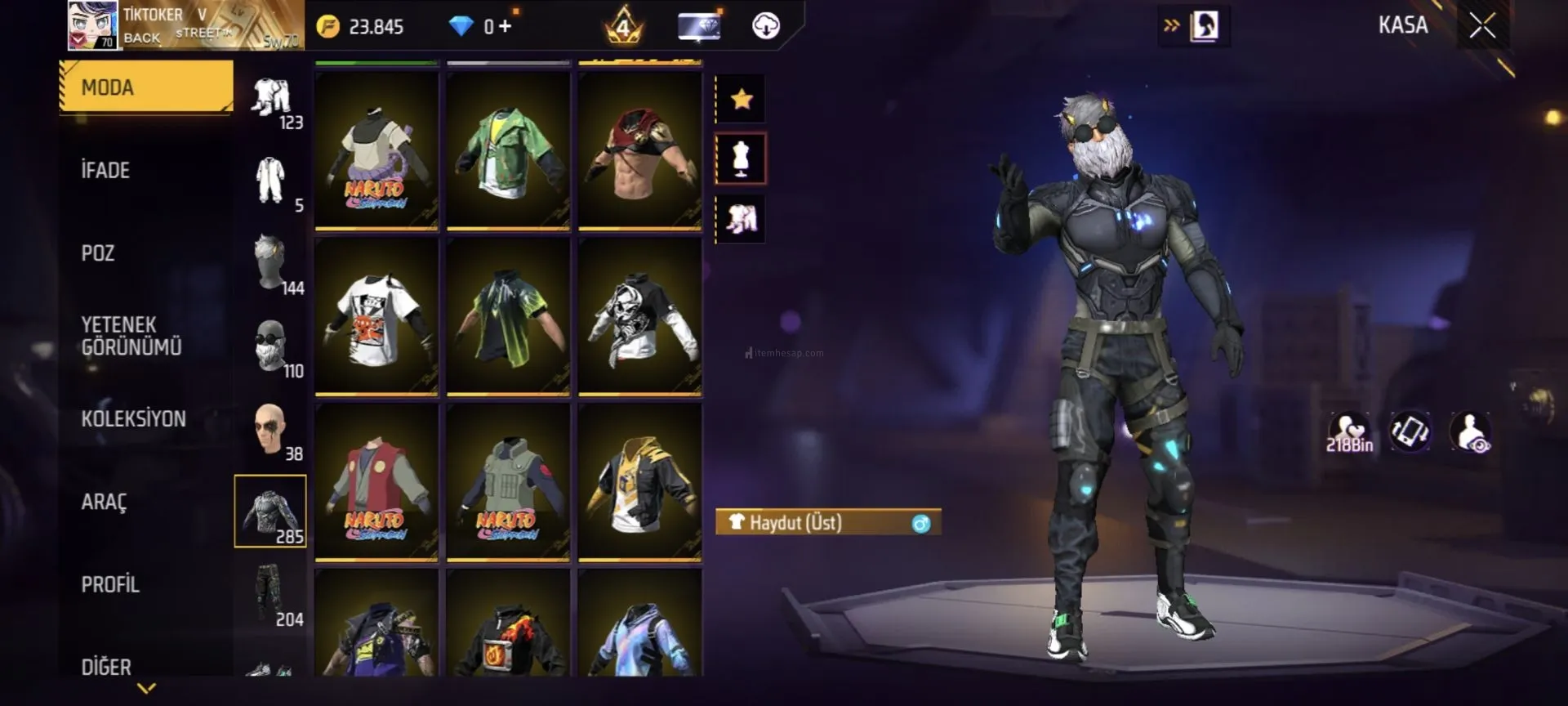Switch to the ARAÇ category
1568x706 pixels.
point(104,502)
